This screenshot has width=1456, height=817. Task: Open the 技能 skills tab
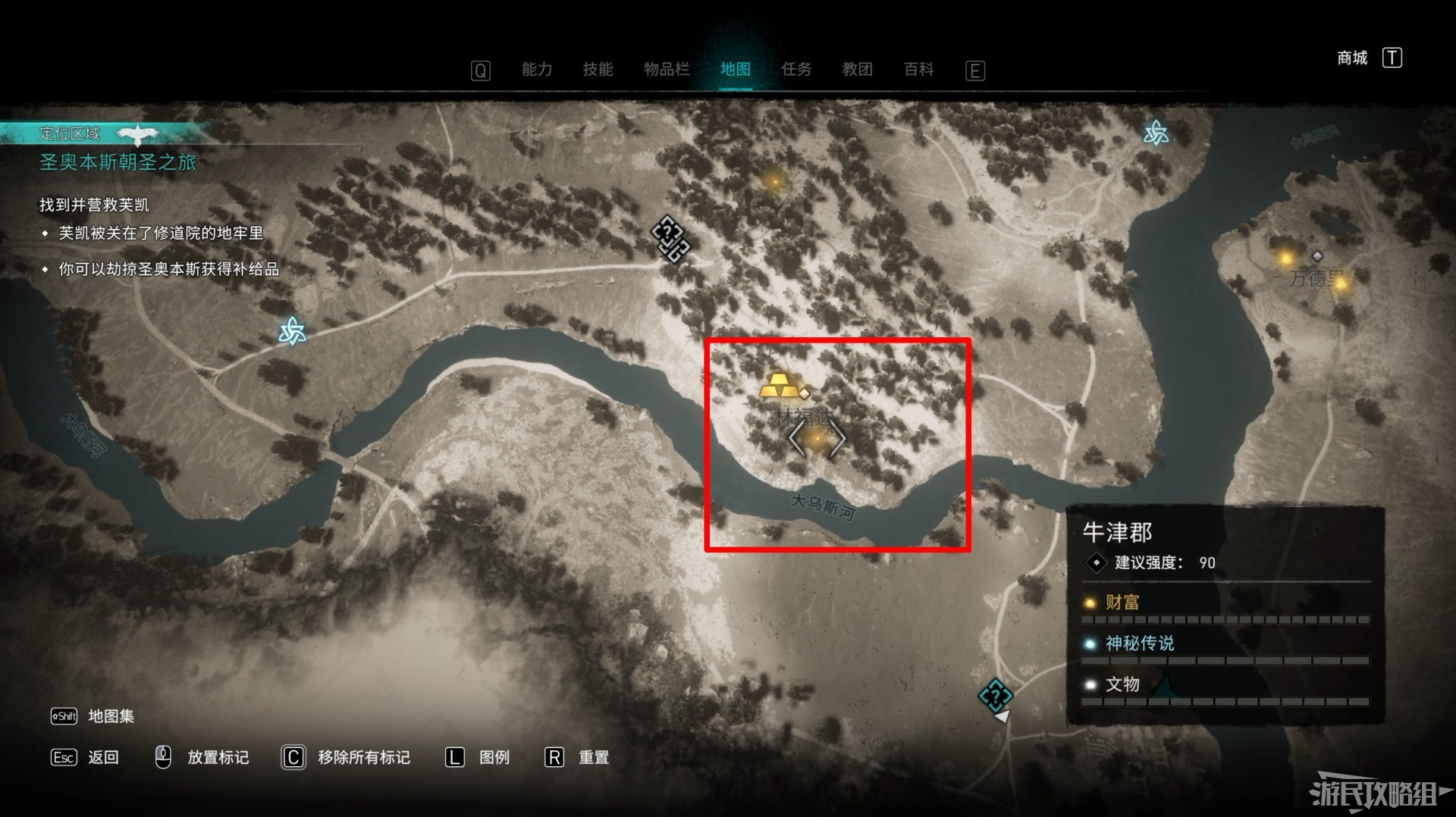[x=598, y=70]
